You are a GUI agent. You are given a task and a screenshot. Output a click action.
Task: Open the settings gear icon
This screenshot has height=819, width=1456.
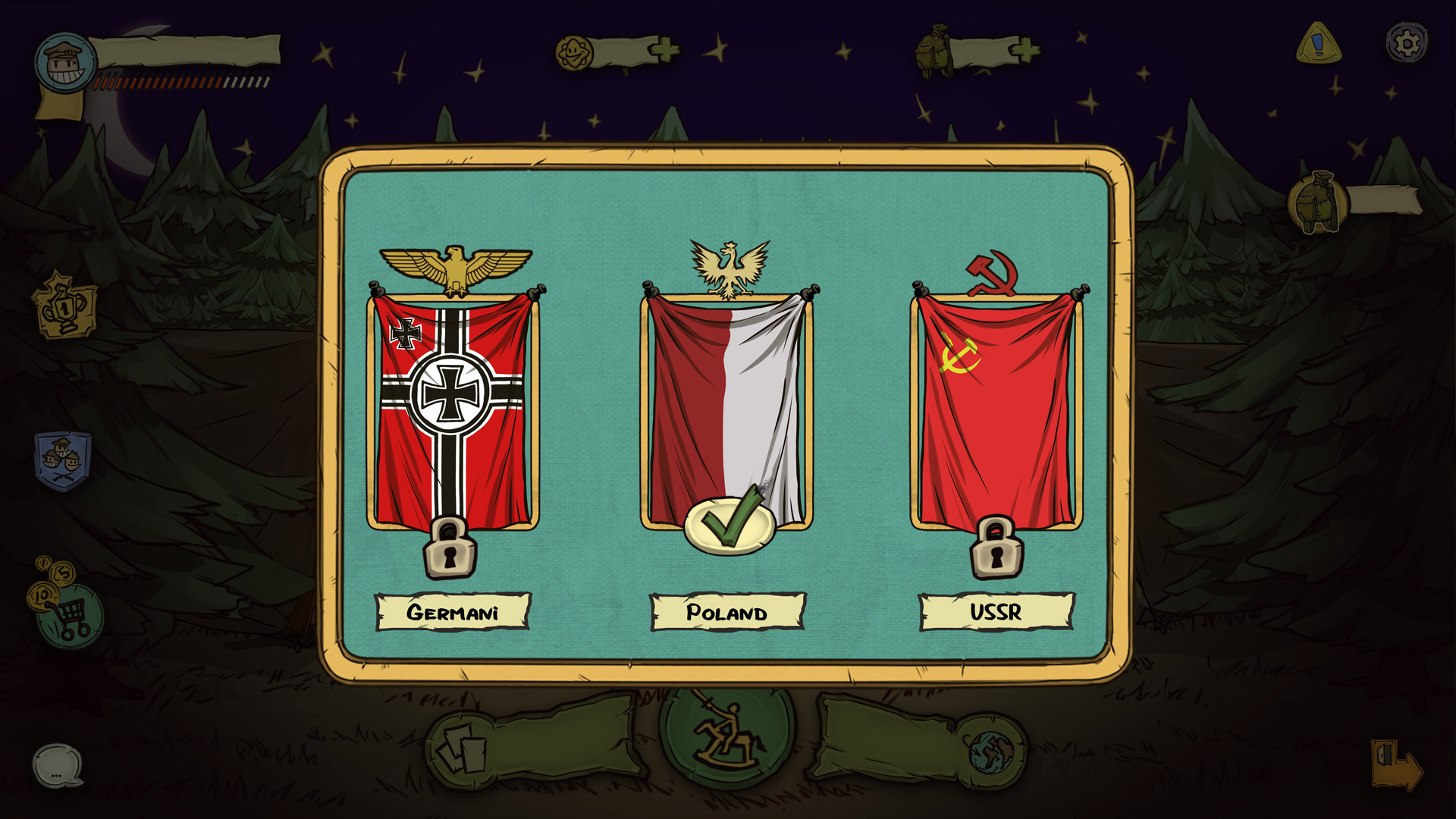[x=1407, y=43]
